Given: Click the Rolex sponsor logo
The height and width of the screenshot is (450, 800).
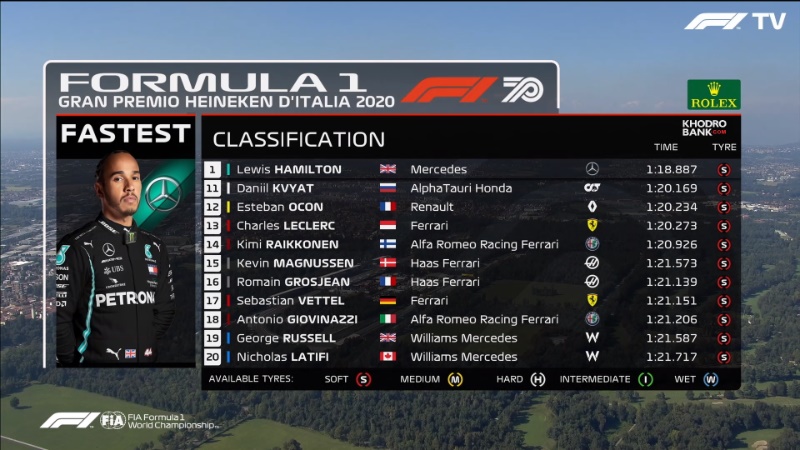Looking at the screenshot, I should point(713,95).
